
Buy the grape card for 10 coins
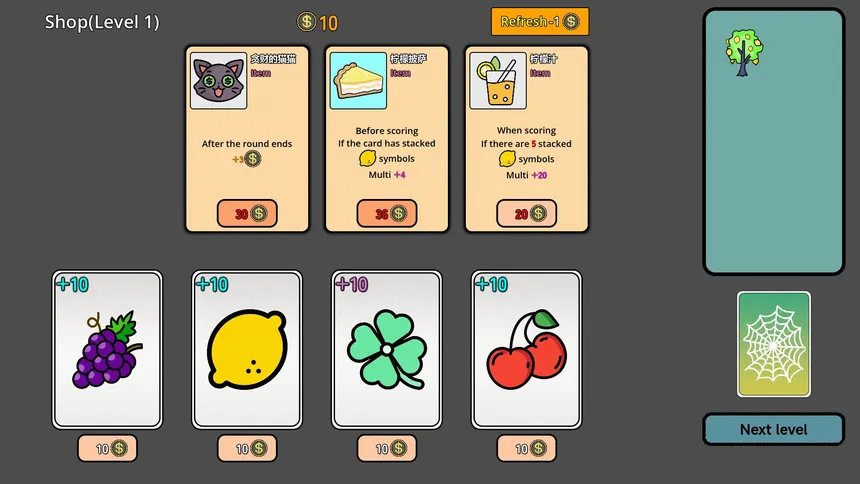107,449
